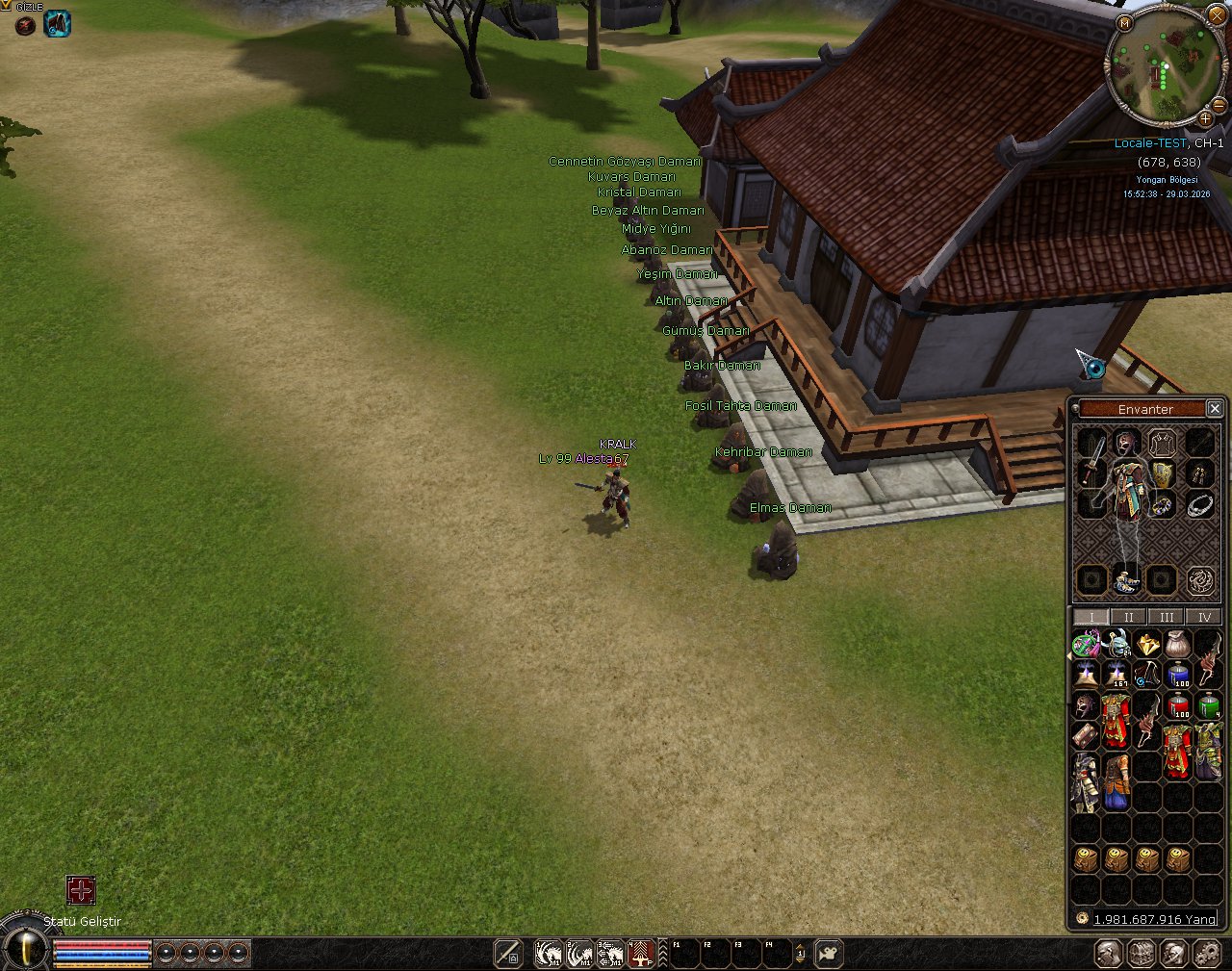
Task: Zoom in the minimap with plus button
Action: click(1204, 118)
